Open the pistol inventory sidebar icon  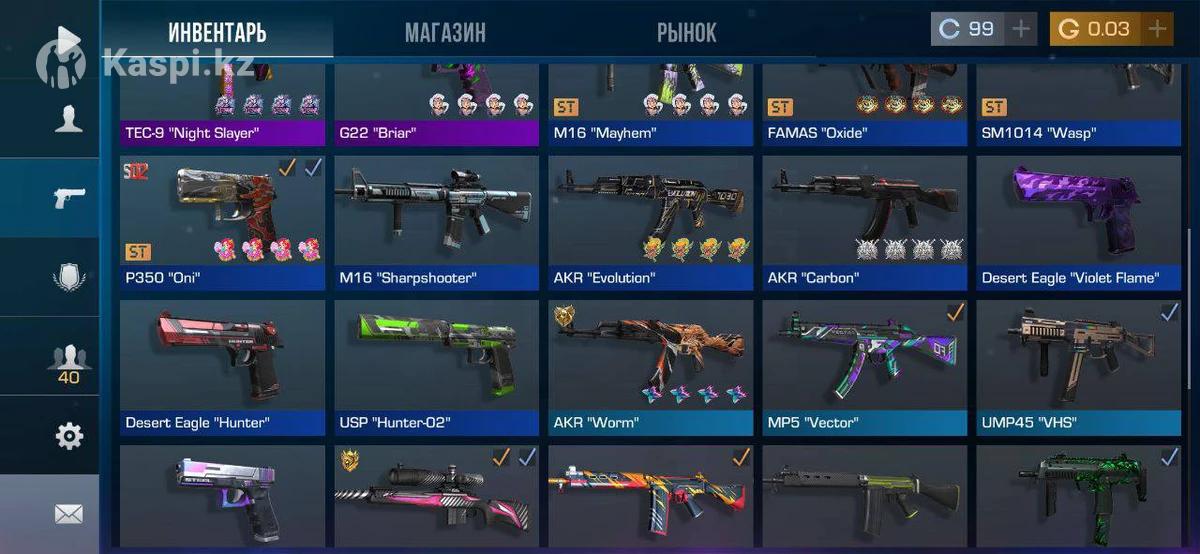(68, 197)
